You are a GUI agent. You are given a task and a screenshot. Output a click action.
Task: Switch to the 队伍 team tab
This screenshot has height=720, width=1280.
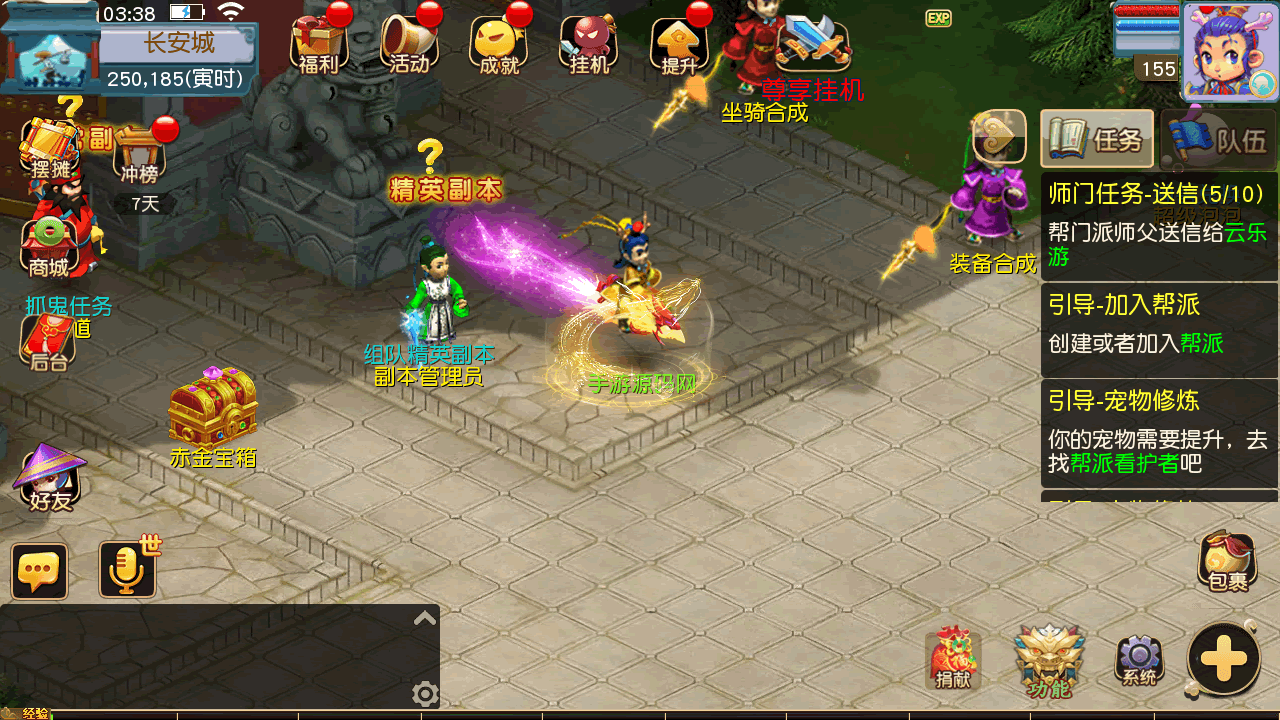(x=1220, y=140)
